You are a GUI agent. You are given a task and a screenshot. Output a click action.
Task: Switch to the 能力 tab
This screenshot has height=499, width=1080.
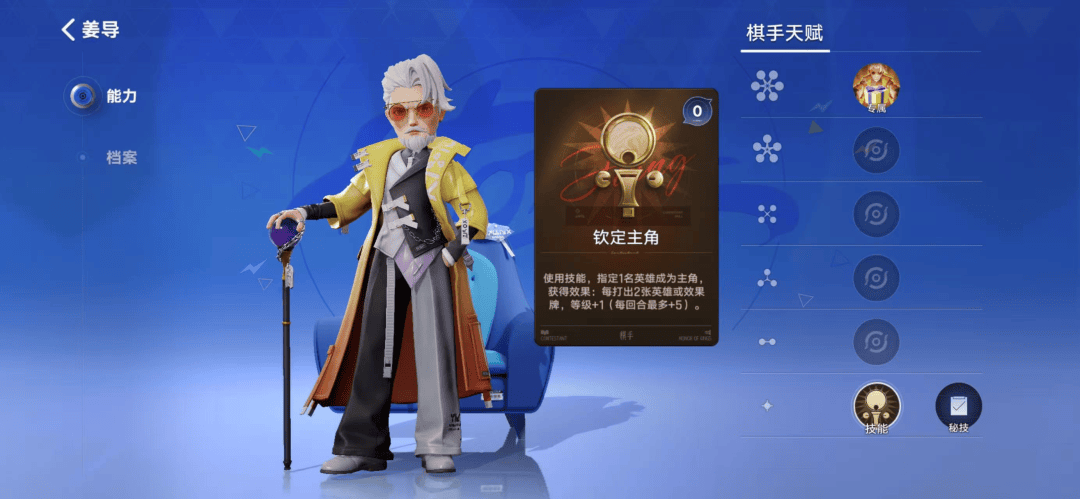(110, 97)
